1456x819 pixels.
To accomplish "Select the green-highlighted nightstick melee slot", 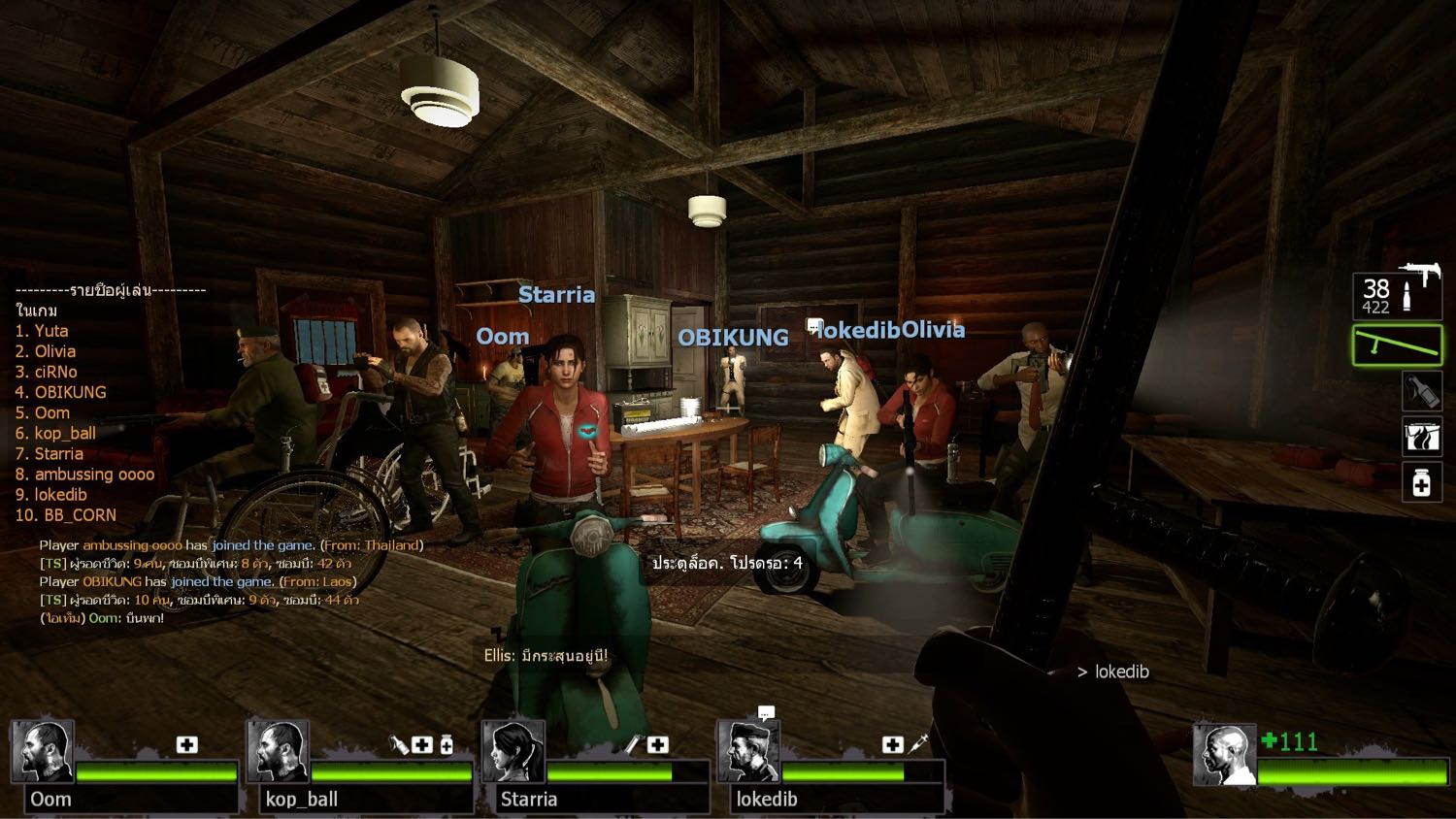I will [x=1398, y=344].
